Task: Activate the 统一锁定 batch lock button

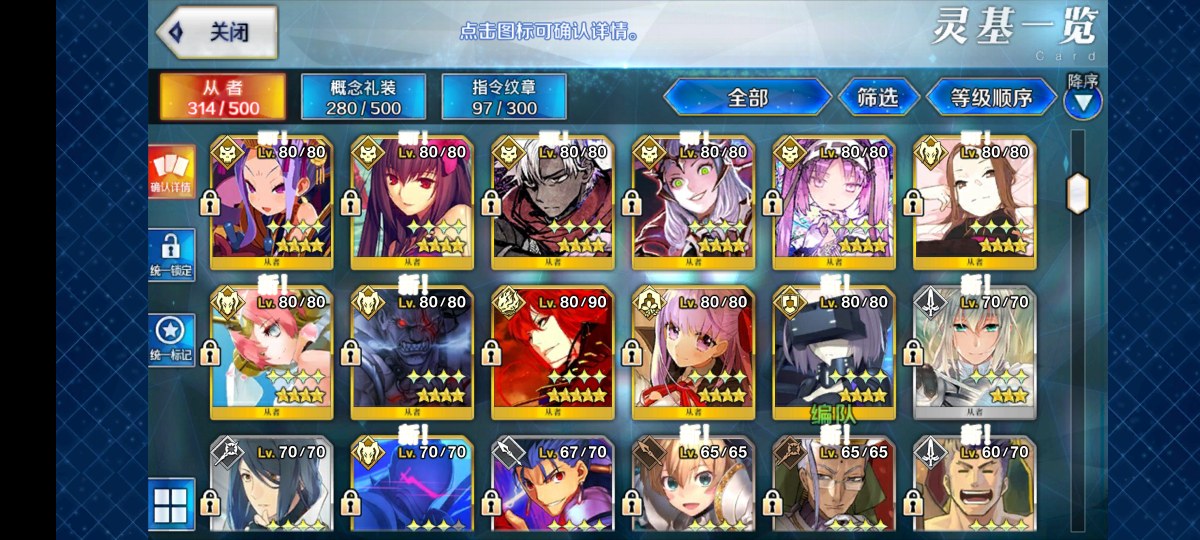Action: pos(171,257)
